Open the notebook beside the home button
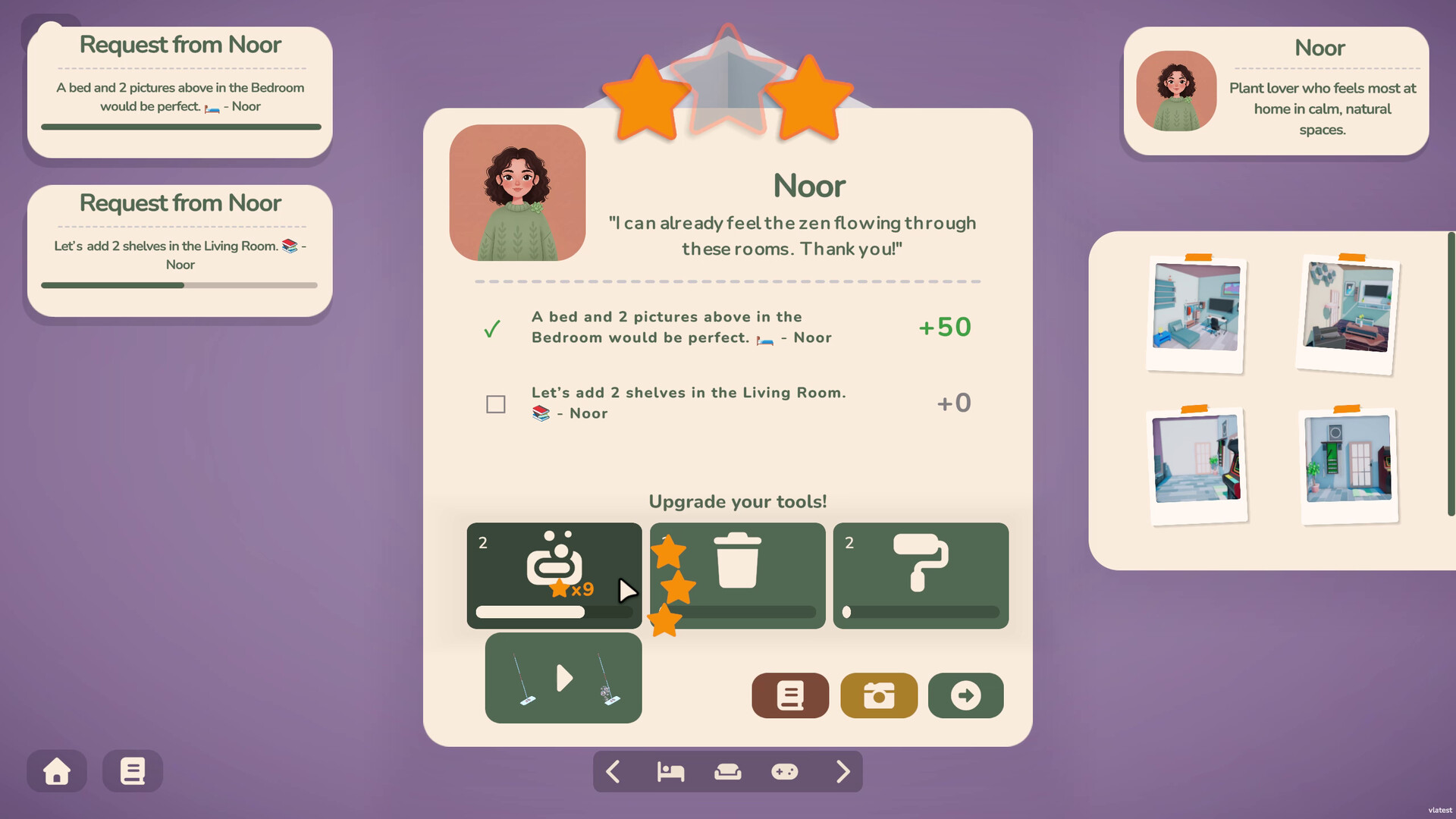1456x819 pixels. coord(133,771)
